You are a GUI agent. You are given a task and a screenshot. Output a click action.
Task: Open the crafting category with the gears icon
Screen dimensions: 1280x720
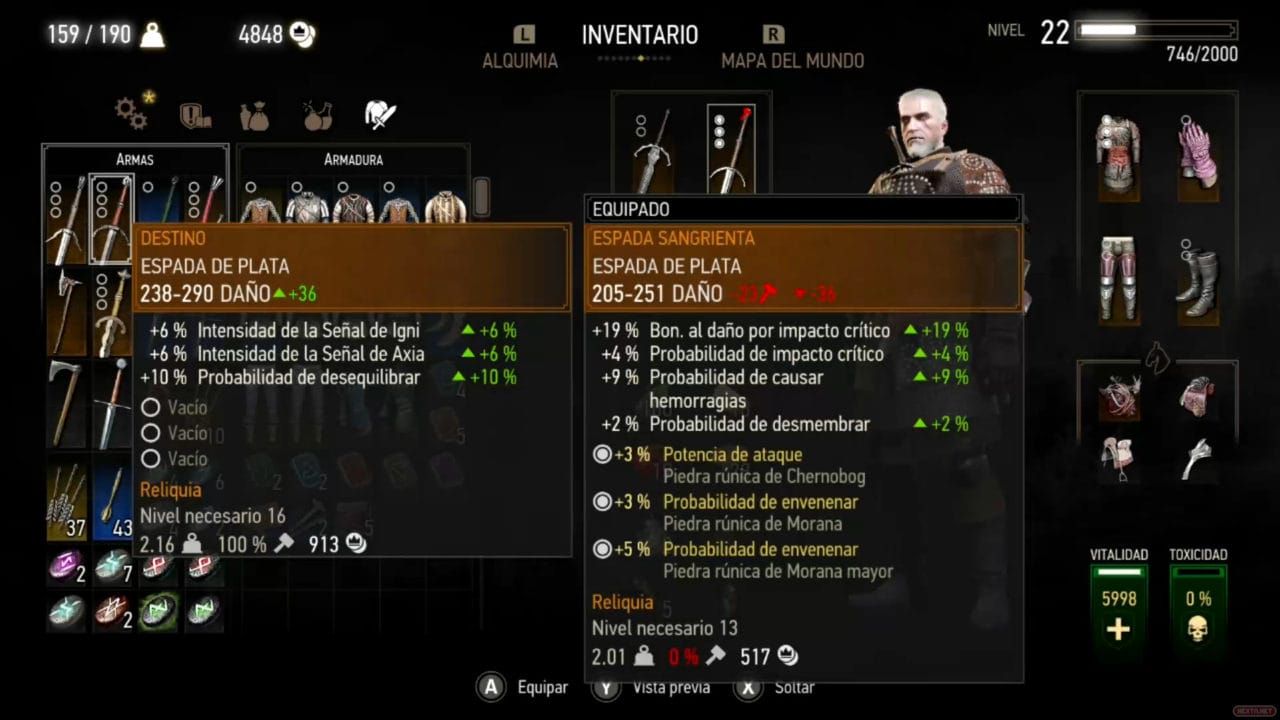[x=132, y=113]
